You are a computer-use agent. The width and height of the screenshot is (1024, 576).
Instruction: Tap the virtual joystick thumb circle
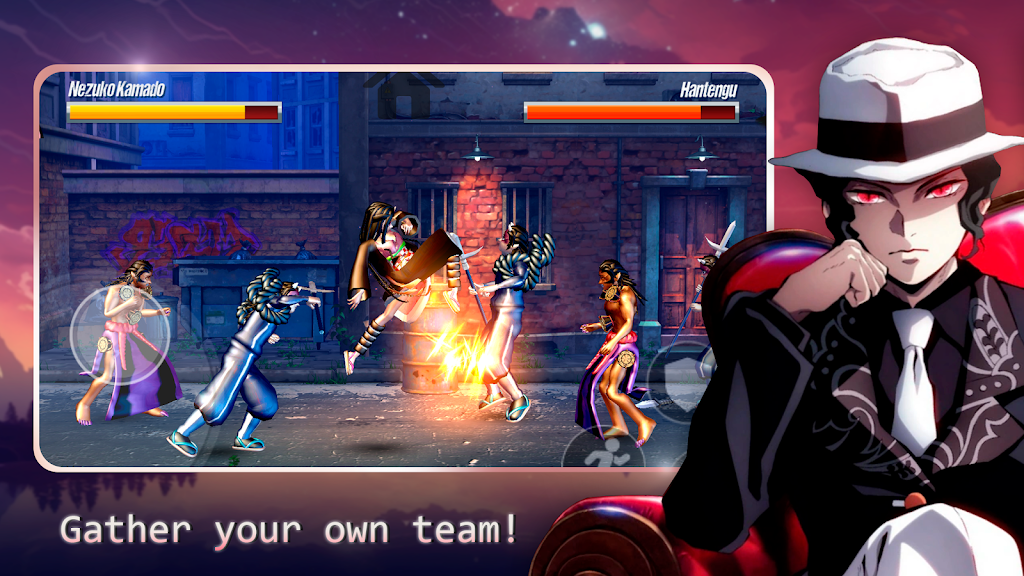tap(119, 333)
